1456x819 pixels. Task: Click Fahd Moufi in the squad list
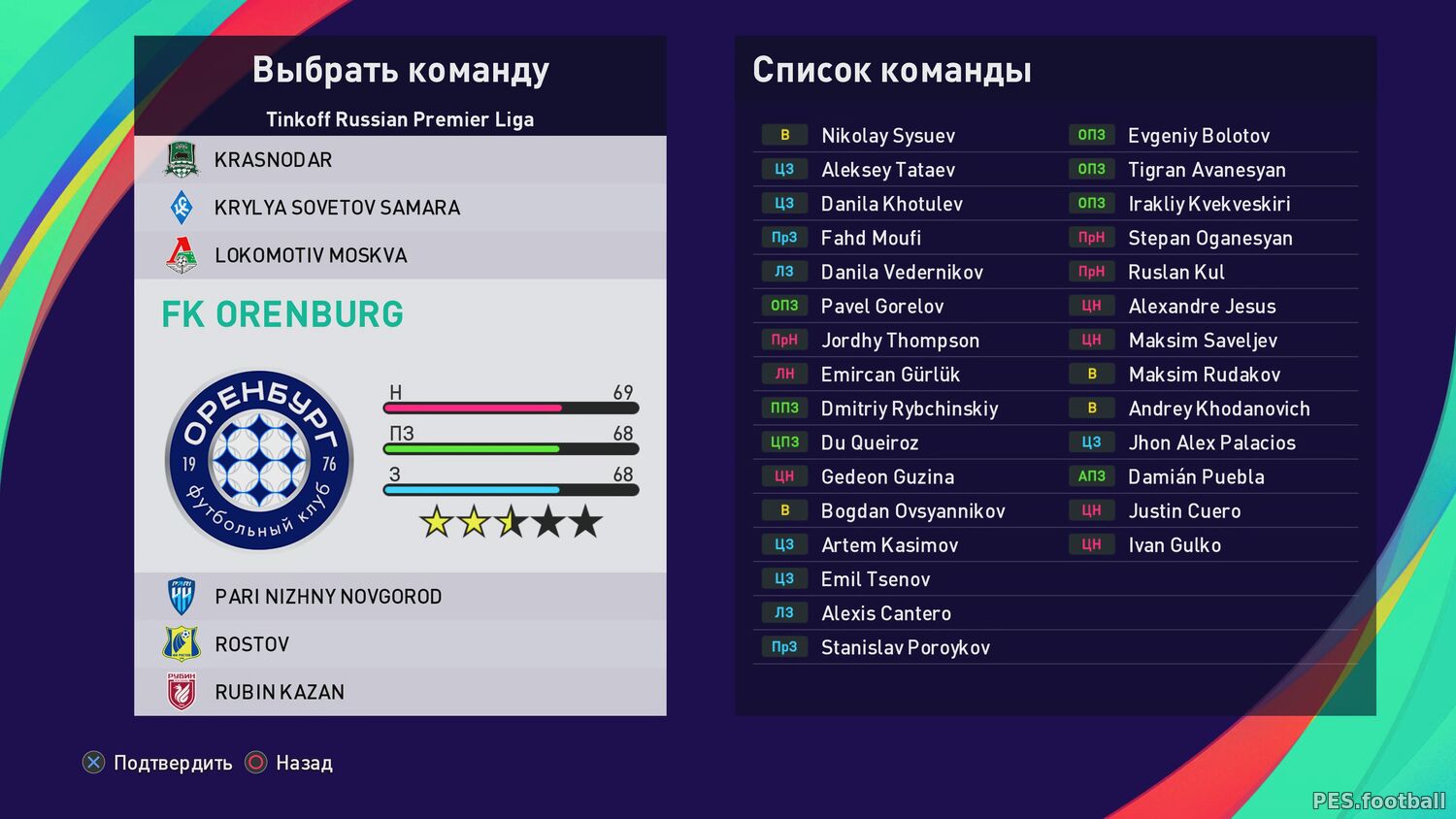(871, 238)
